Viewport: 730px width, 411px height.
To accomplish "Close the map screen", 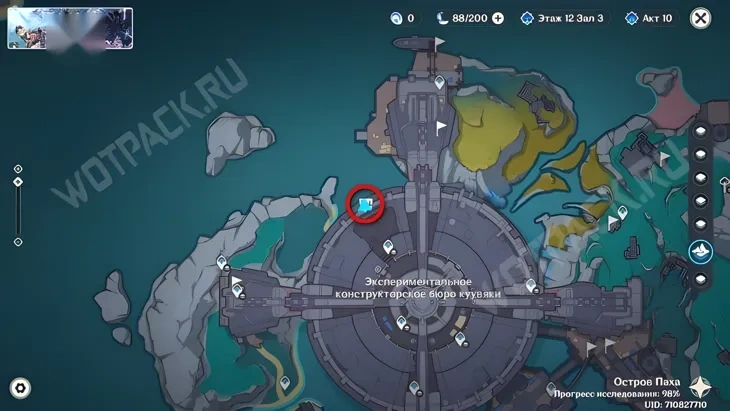I will [x=701, y=18].
